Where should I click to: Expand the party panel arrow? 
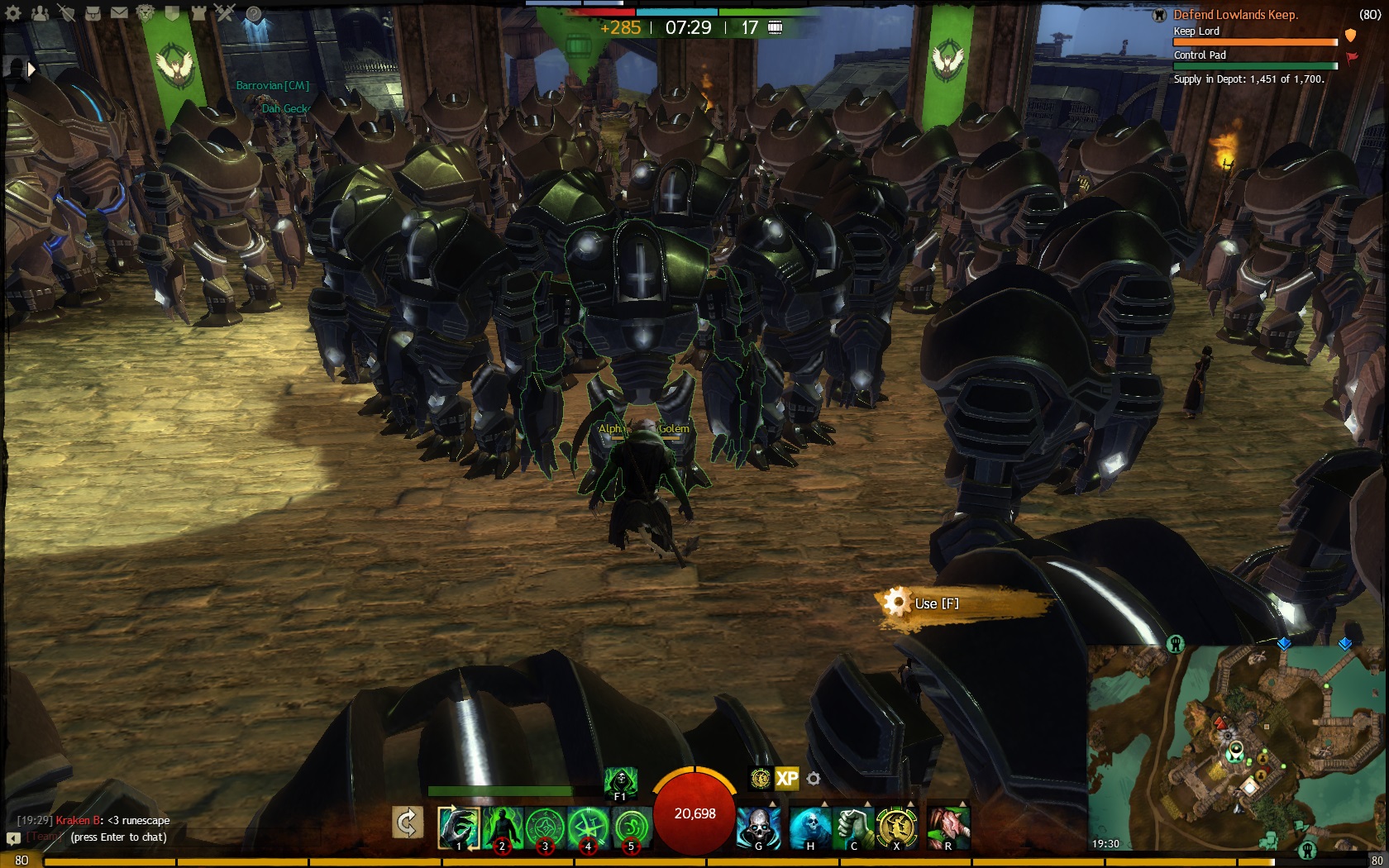[31, 70]
